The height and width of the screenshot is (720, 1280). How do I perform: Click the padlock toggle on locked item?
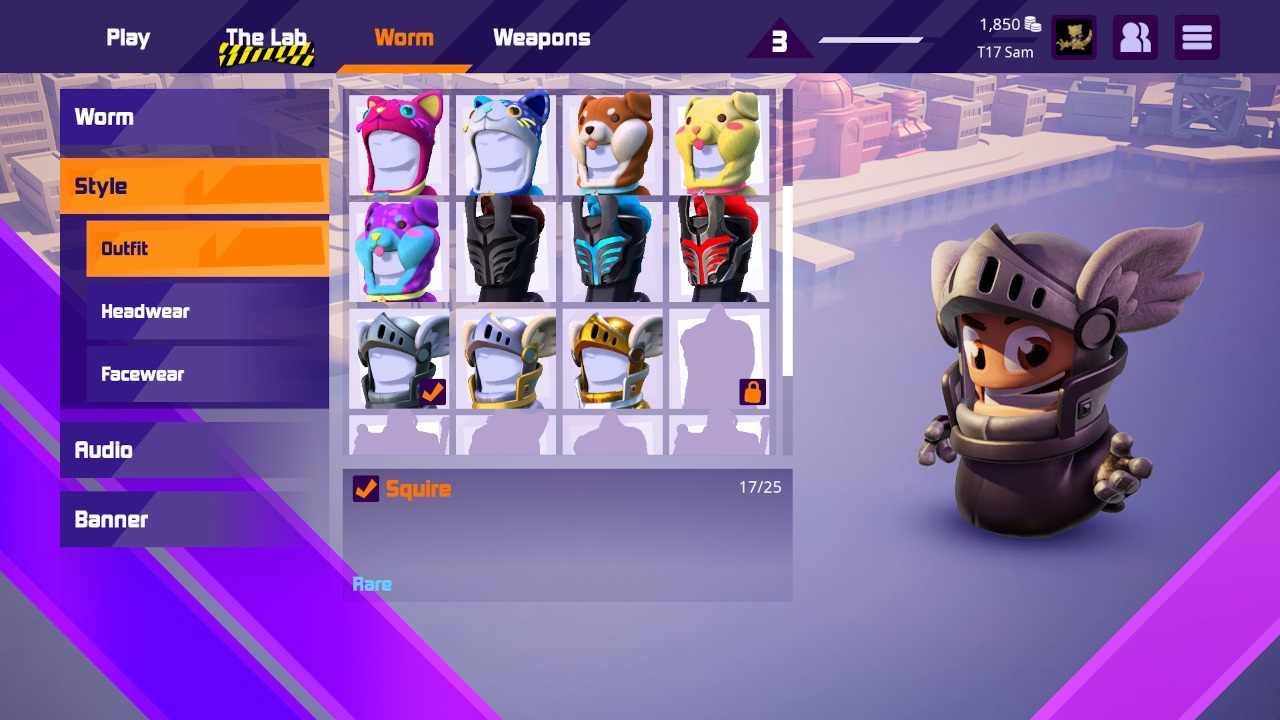752,392
